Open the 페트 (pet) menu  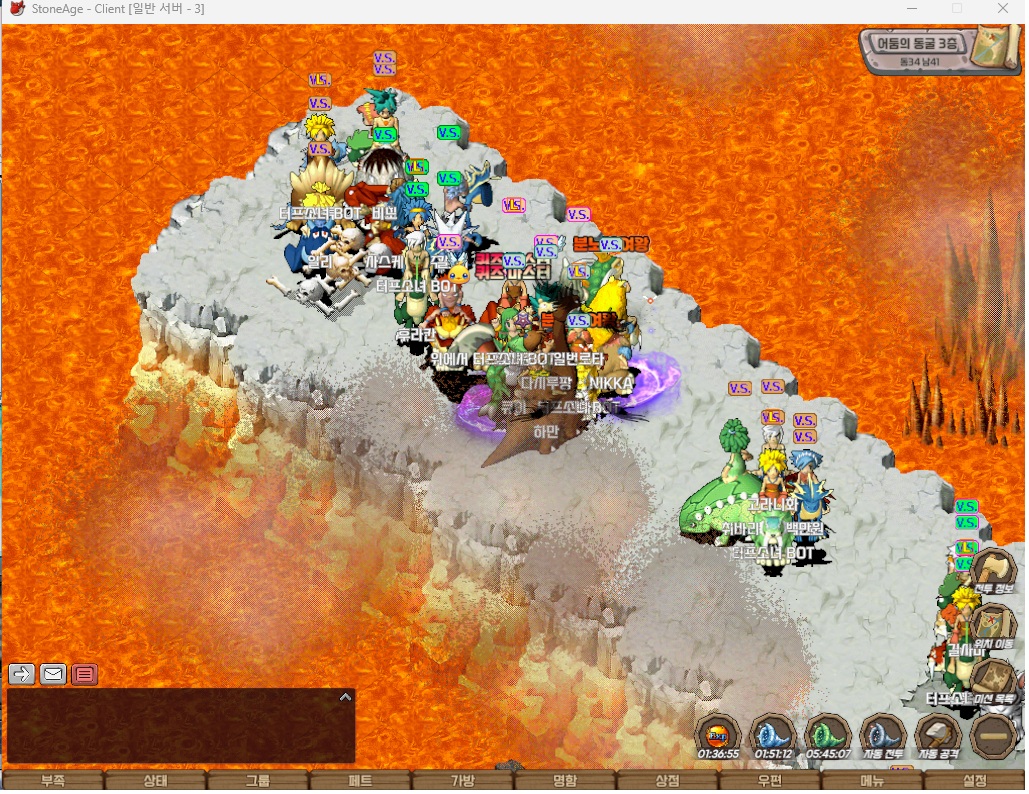360,781
